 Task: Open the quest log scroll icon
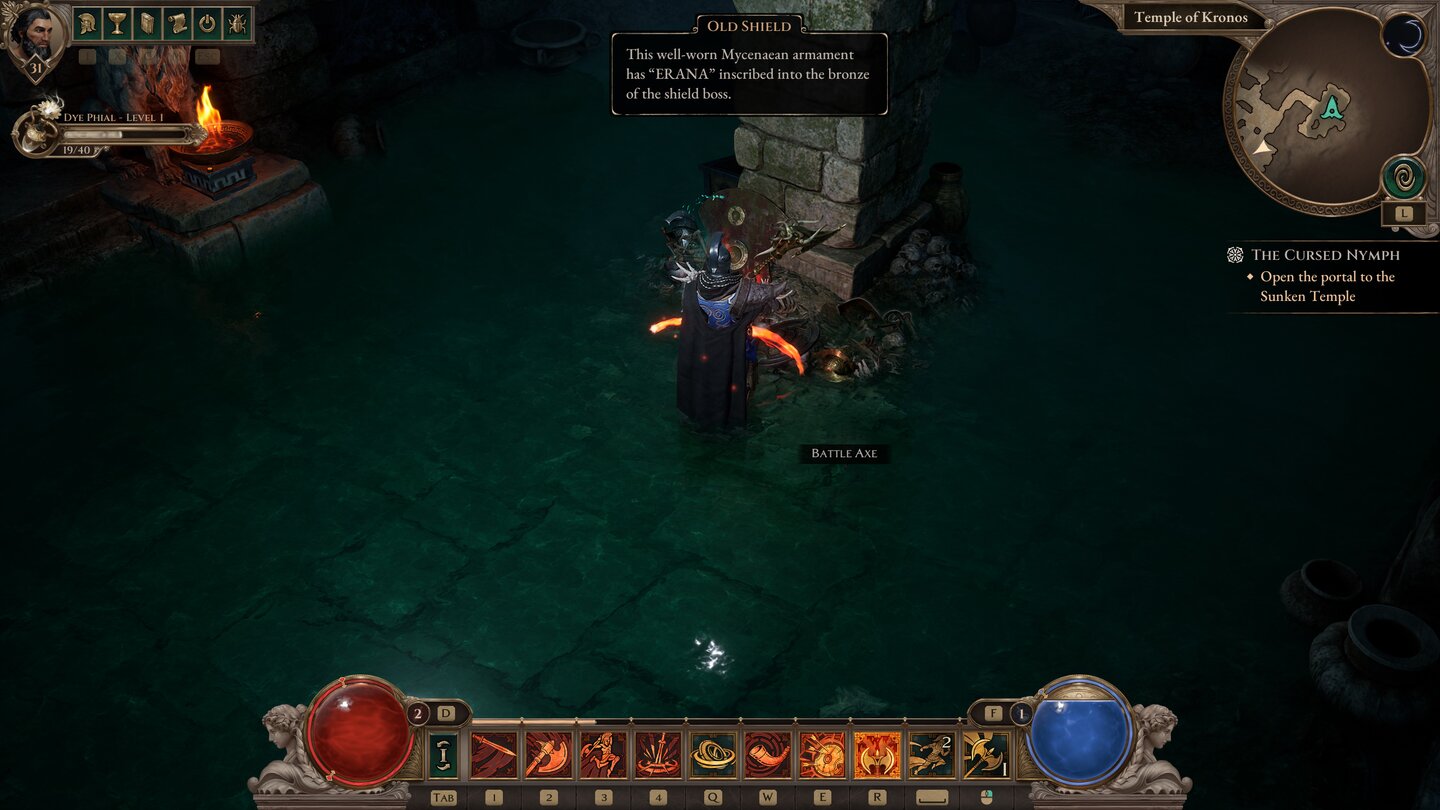click(x=175, y=23)
